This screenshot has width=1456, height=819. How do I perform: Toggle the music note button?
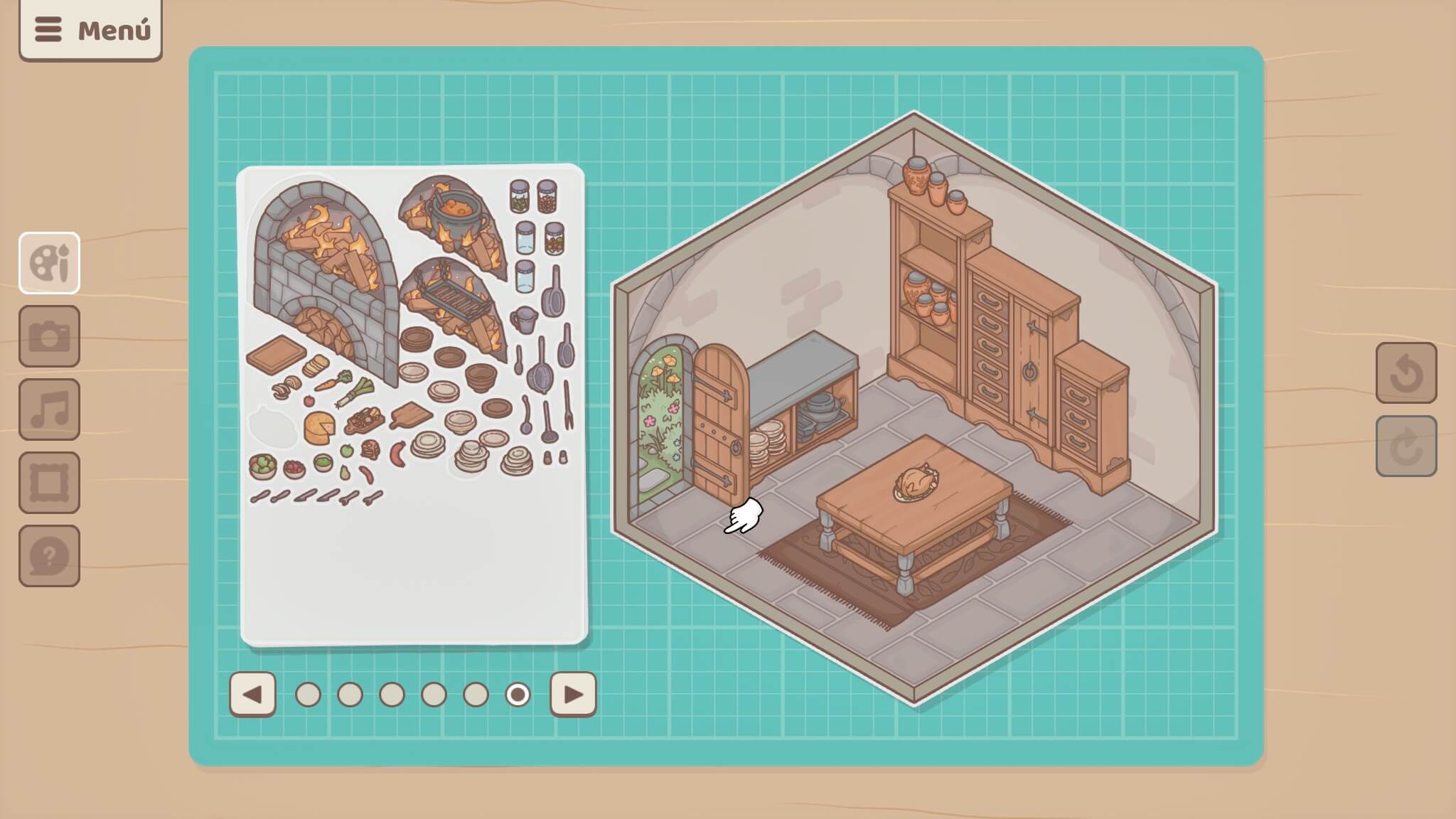coord(49,409)
